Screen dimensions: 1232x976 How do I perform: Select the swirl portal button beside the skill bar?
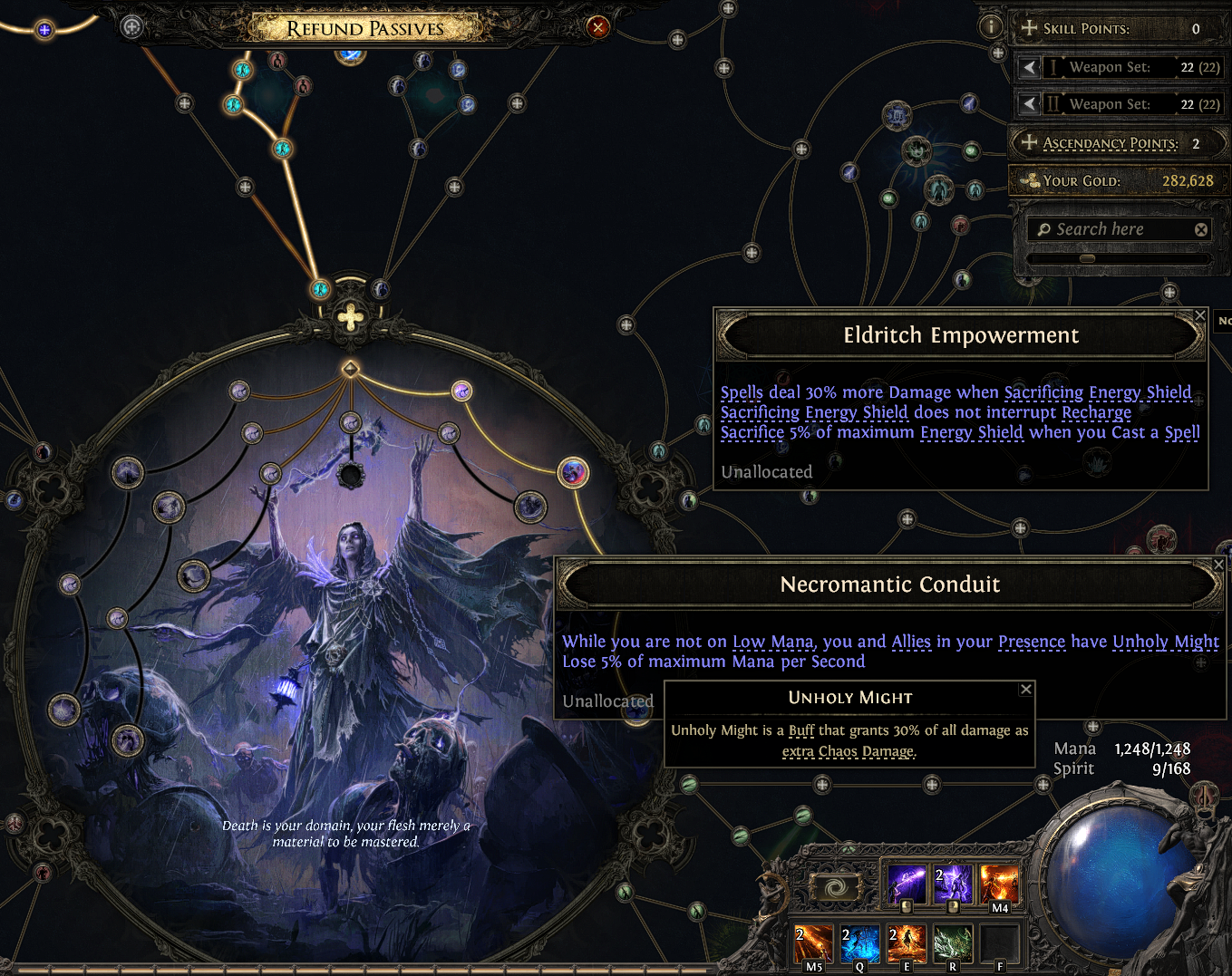(x=835, y=887)
